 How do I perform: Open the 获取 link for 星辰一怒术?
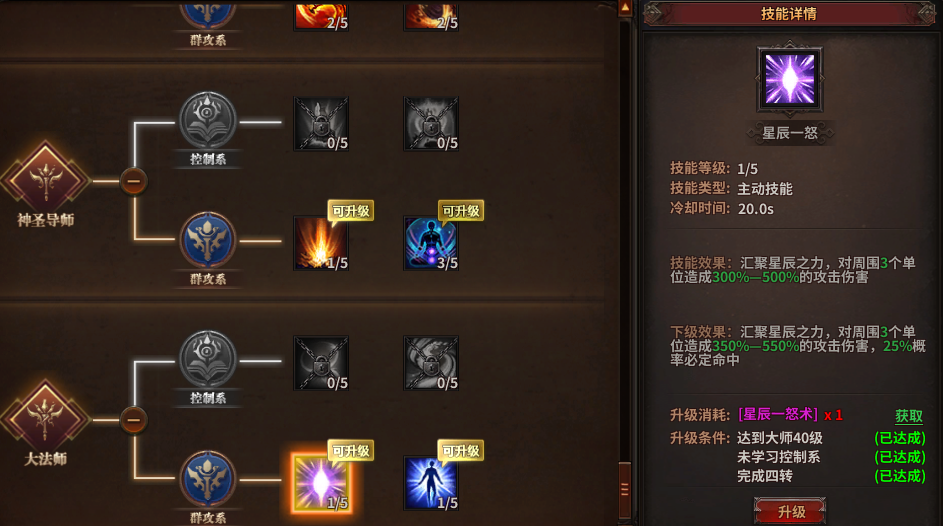[908, 415]
